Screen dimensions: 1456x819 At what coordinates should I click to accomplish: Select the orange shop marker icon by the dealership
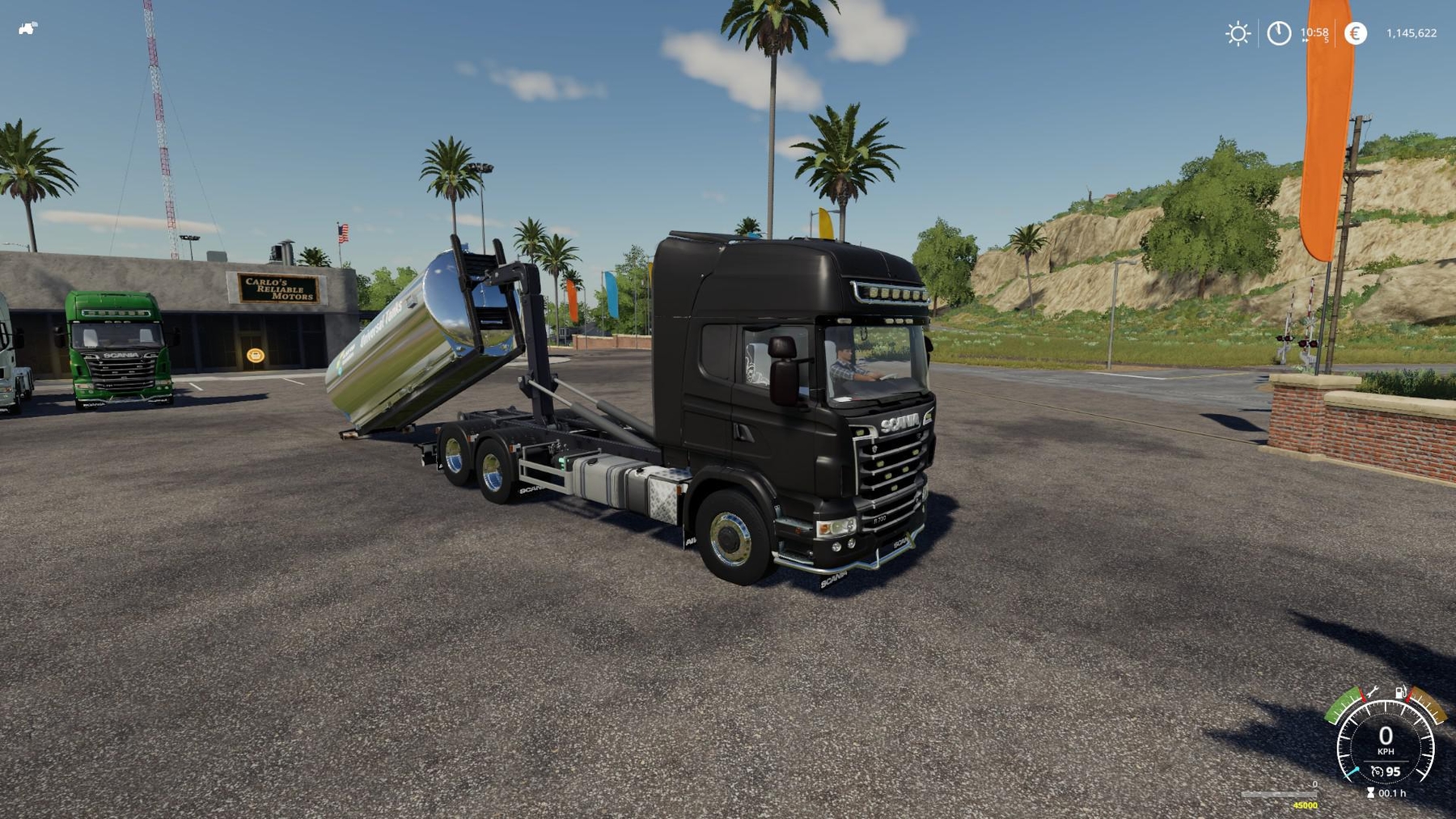click(x=256, y=353)
